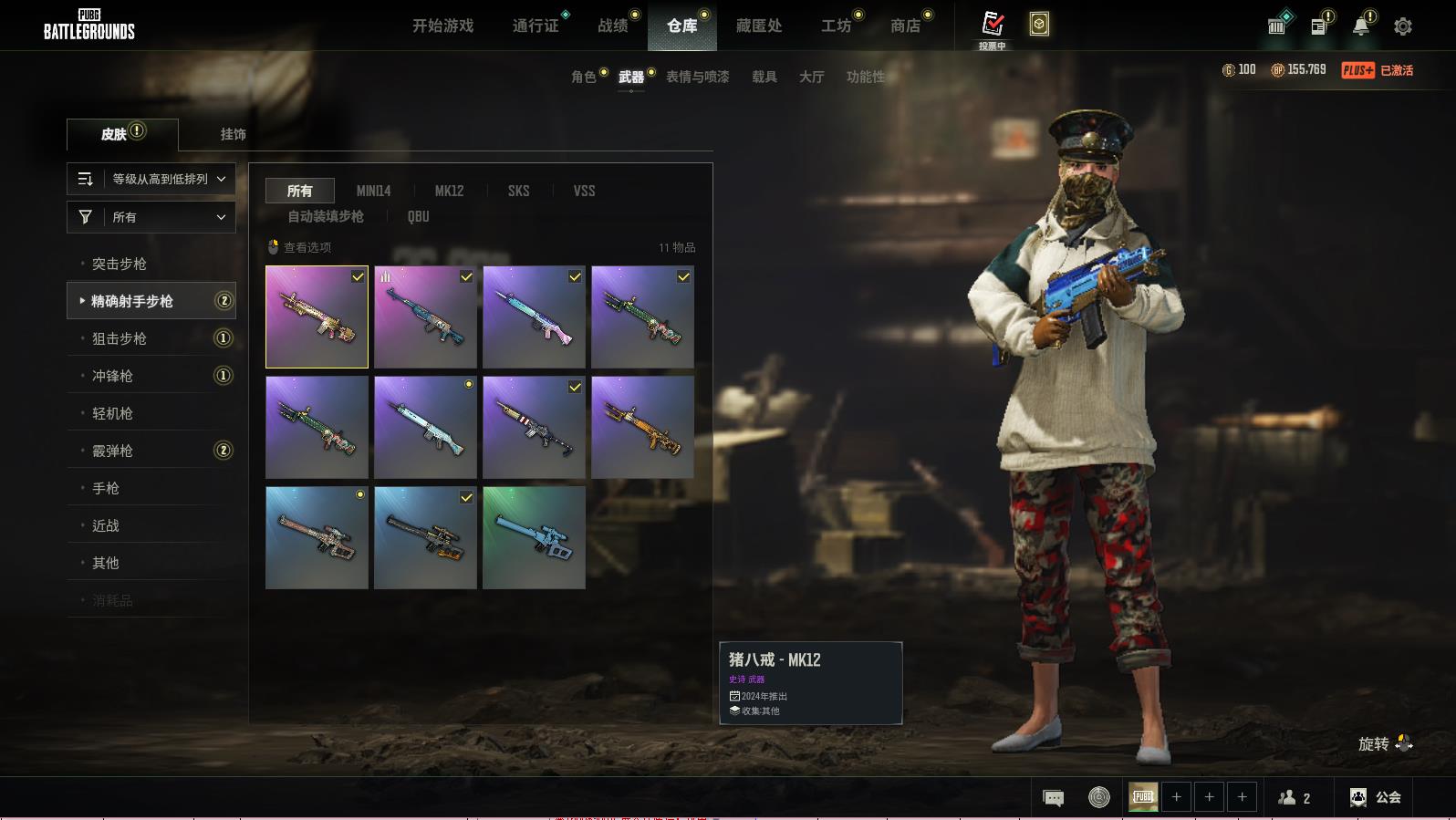Open the notifications bell

tap(1360, 26)
